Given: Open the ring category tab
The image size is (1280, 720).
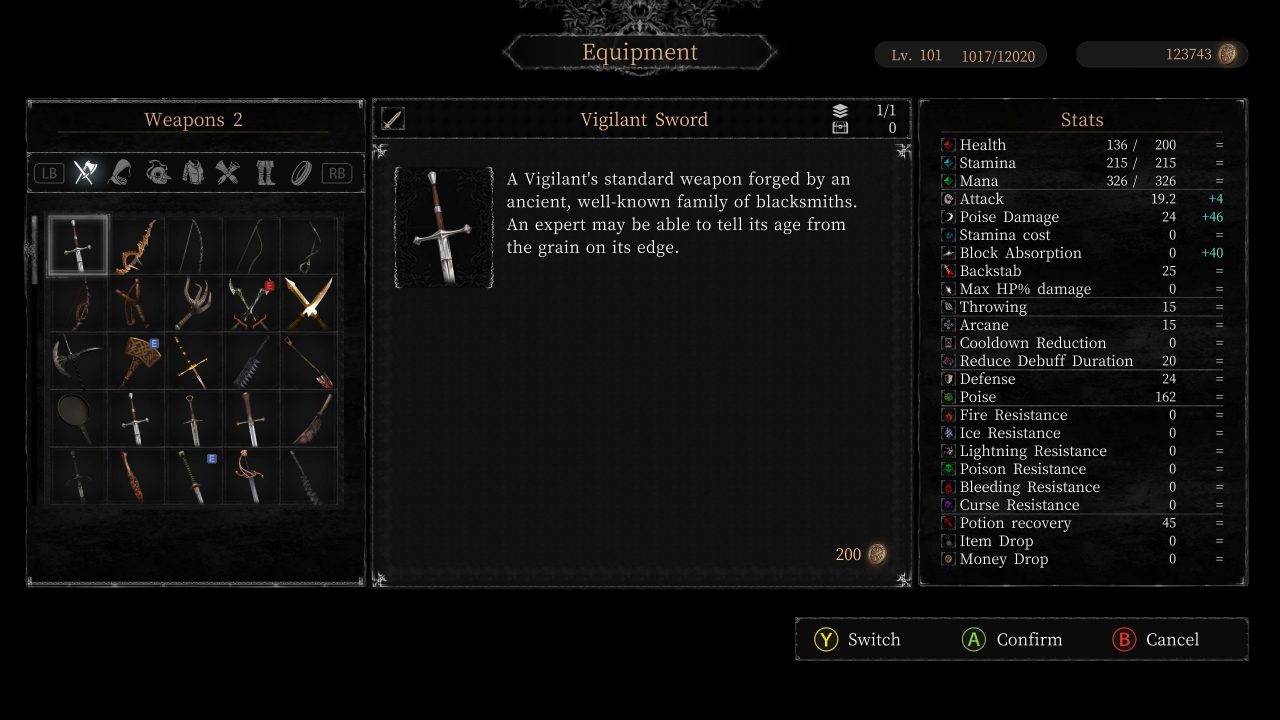Looking at the screenshot, I should point(300,173).
